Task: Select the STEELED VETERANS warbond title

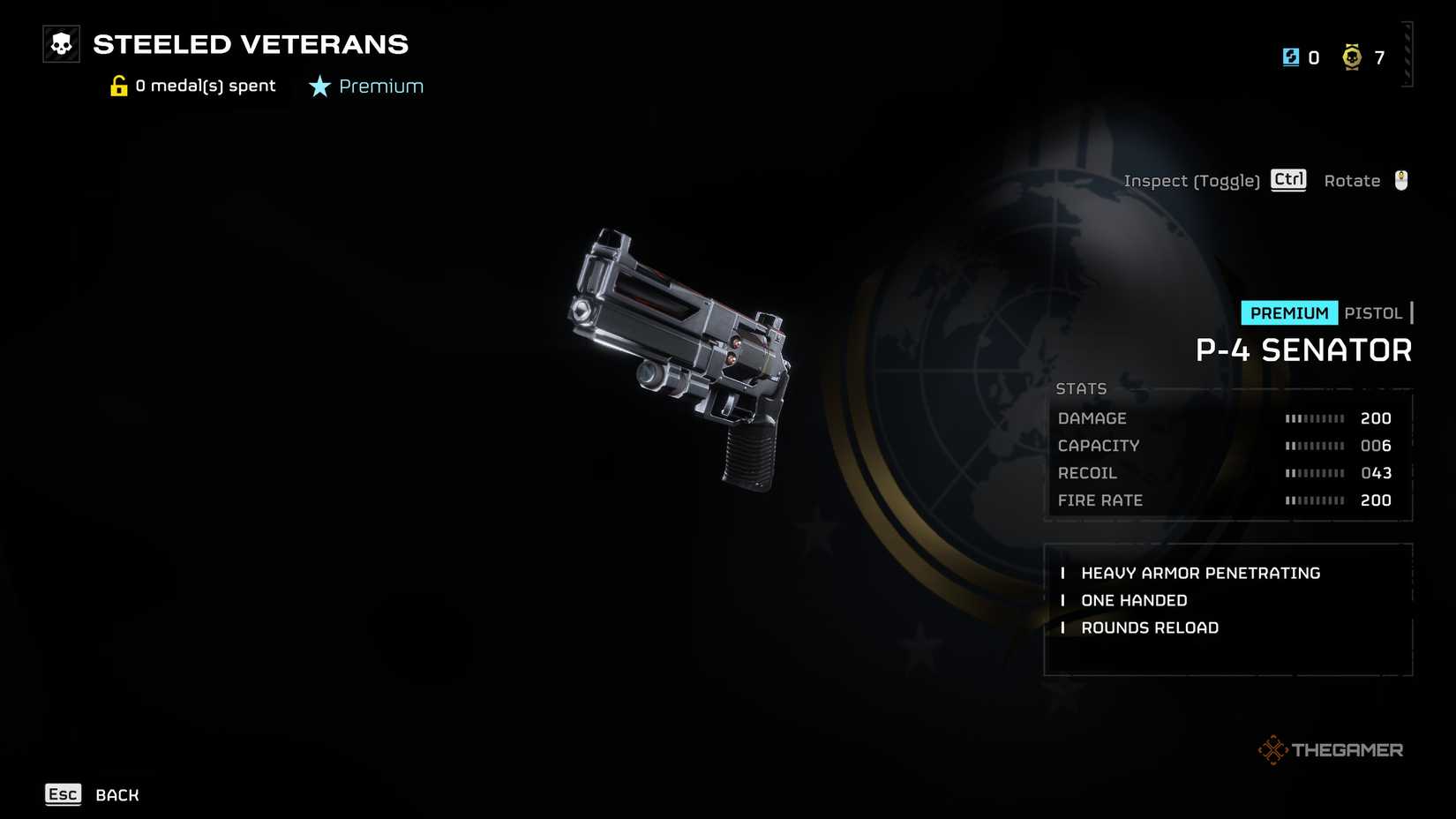Action: coord(250,44)
